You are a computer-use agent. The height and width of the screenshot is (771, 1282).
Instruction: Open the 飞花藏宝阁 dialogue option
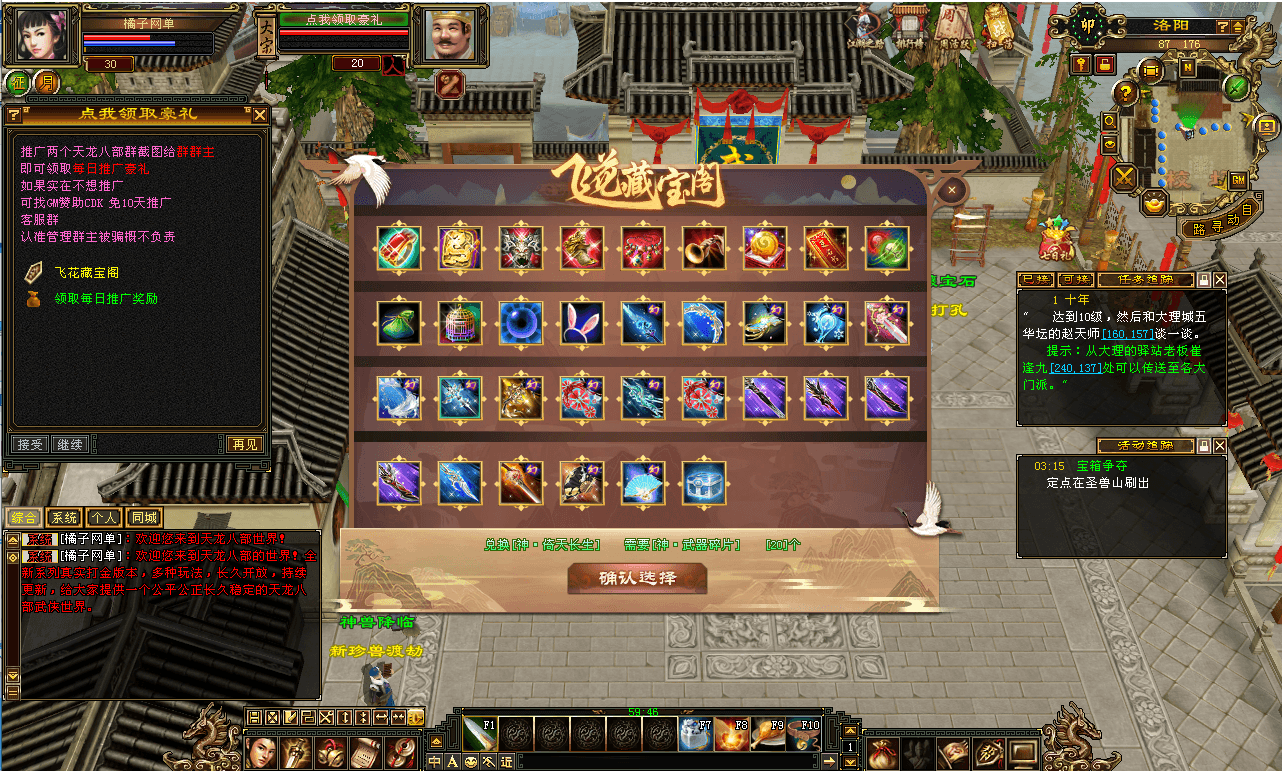(86, 272)
